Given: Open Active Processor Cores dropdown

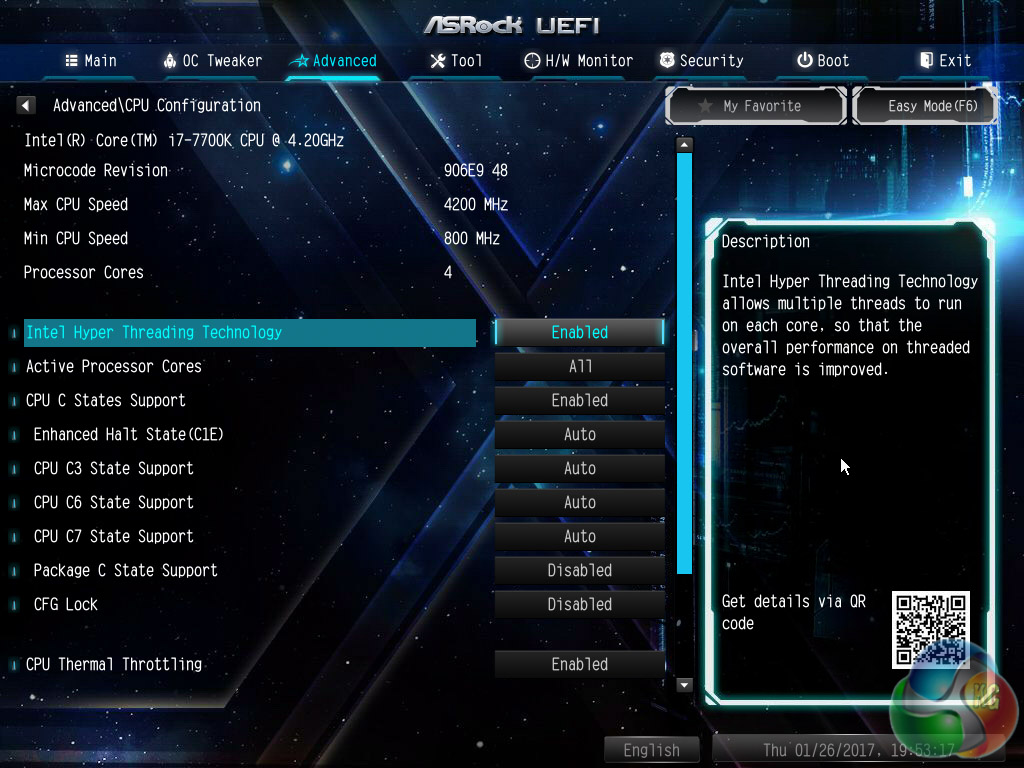Looking at the screenshot, I should point(579,366).
